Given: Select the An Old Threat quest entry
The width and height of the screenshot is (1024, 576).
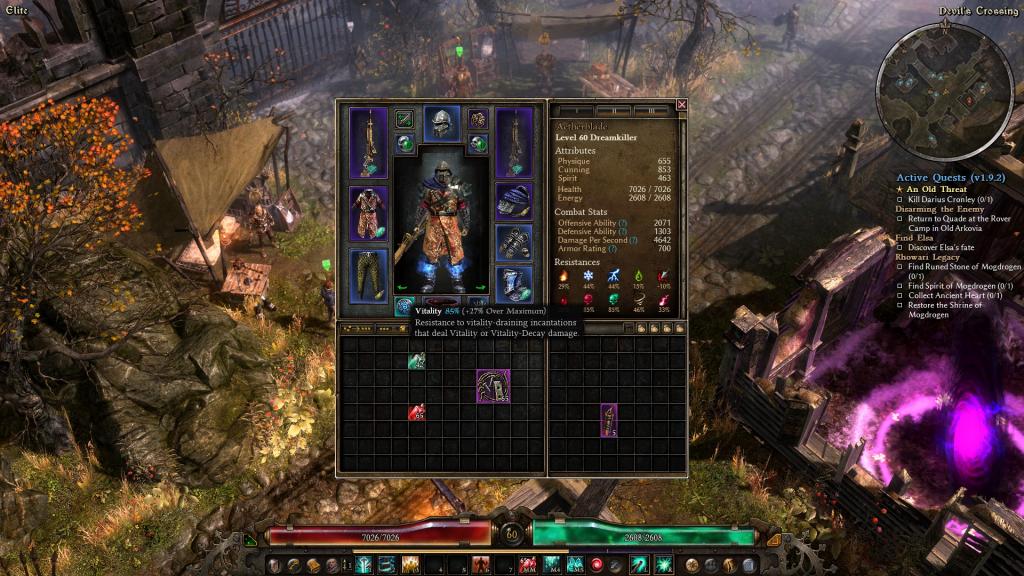Looking at the screenshot, I should click(938, 189).
